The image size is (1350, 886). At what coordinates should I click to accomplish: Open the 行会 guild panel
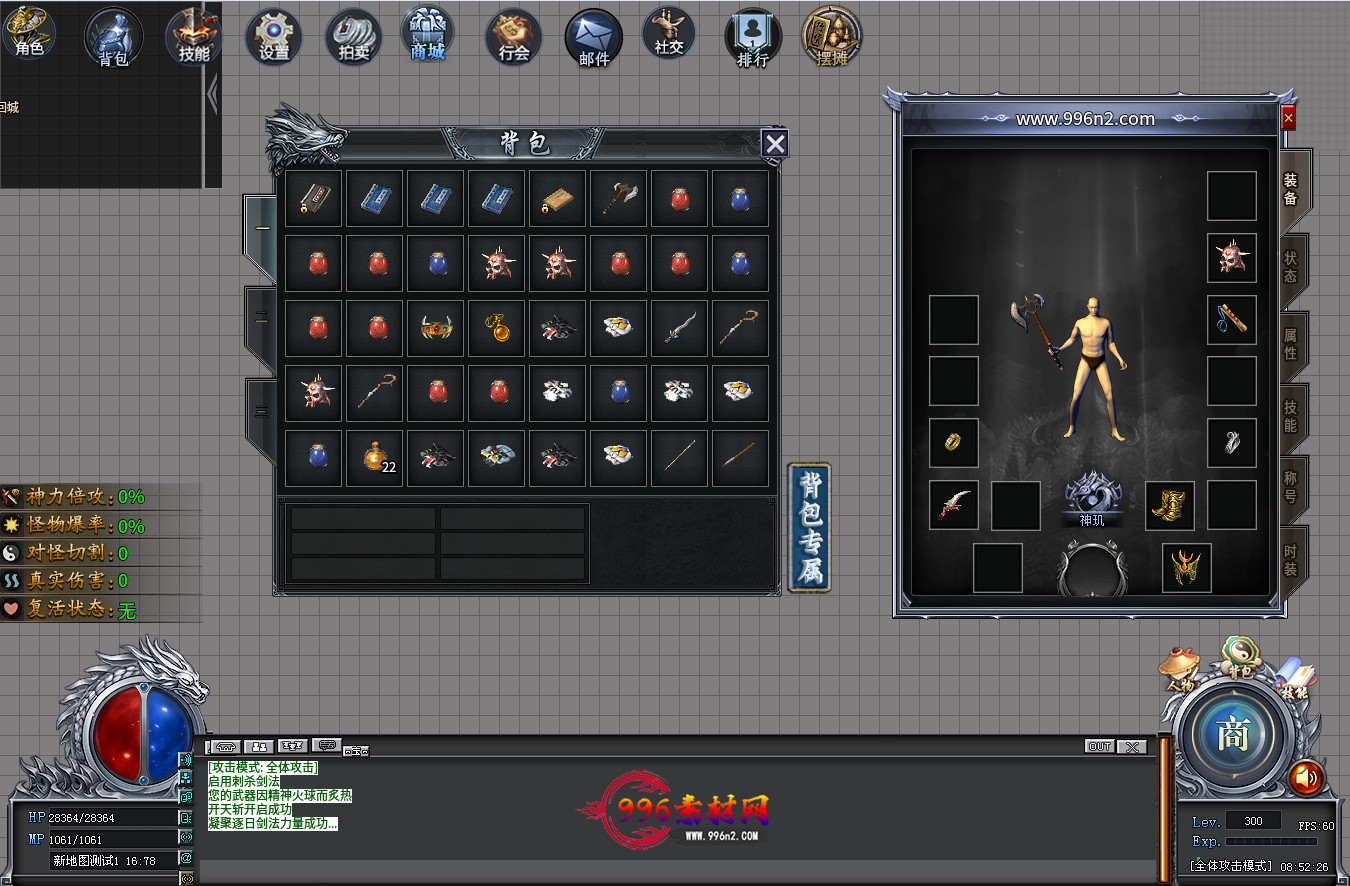[513, 37]
